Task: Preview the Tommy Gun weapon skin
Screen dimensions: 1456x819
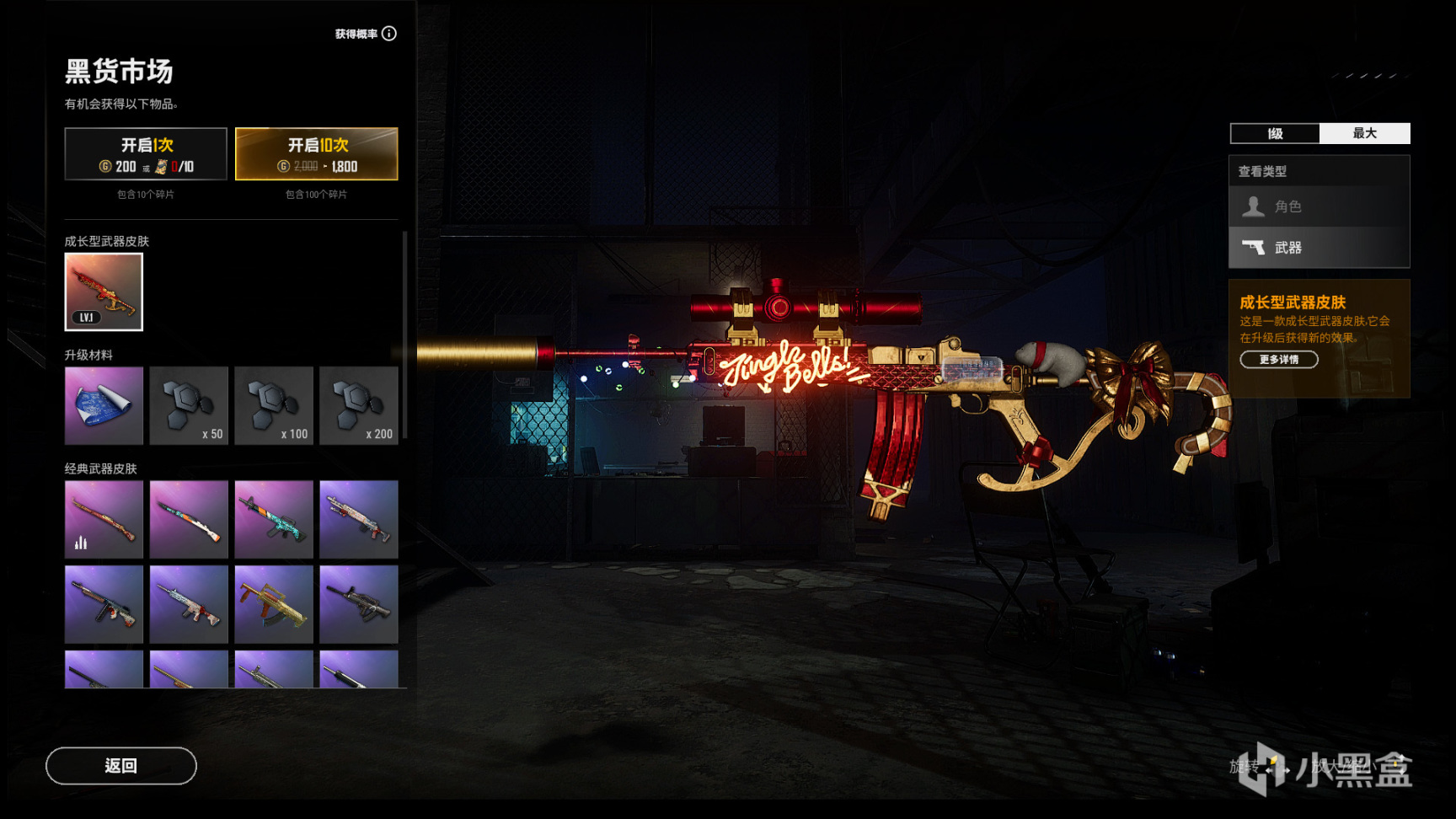Action: pos(104,604)
